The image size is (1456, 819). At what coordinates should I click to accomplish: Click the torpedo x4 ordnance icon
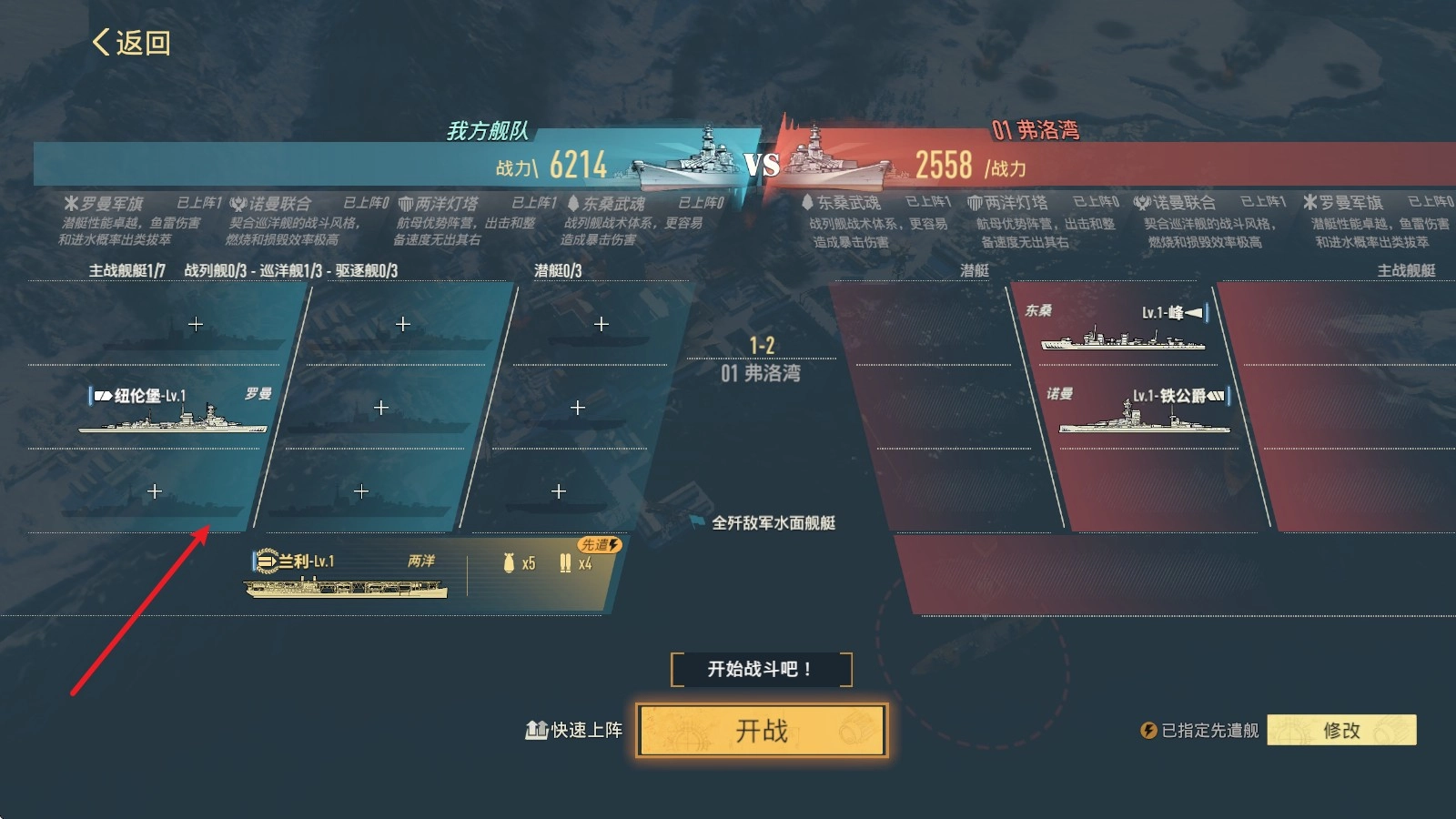point(566,562)
